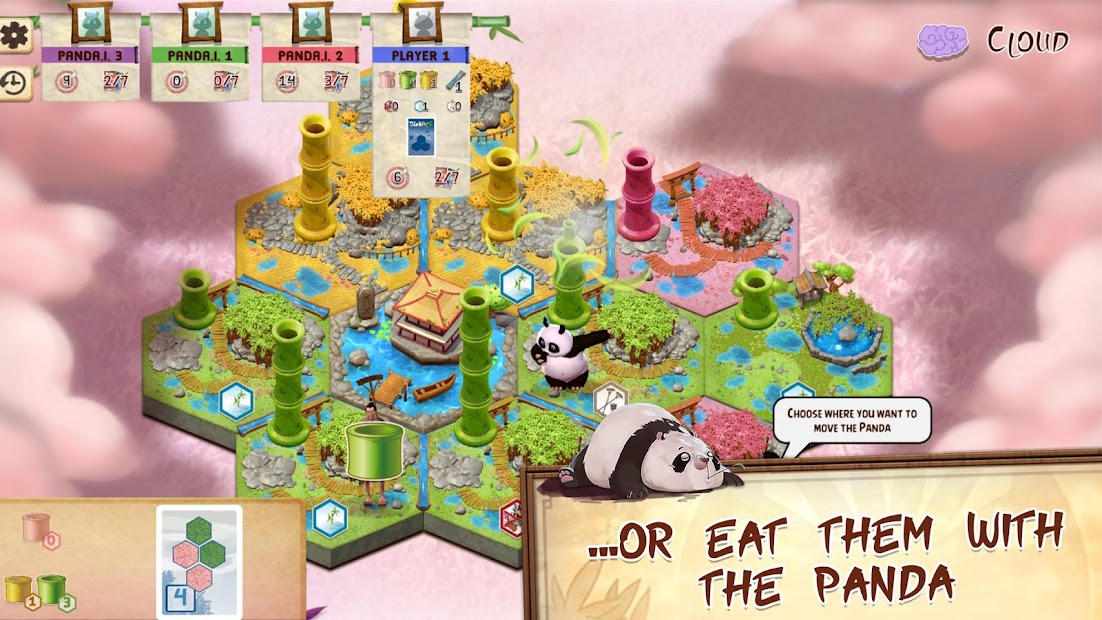The height and width of the screenshot is (620, 1102).
Task: Select the 4-point plot objective card
Action: click(x=199, y=560)
